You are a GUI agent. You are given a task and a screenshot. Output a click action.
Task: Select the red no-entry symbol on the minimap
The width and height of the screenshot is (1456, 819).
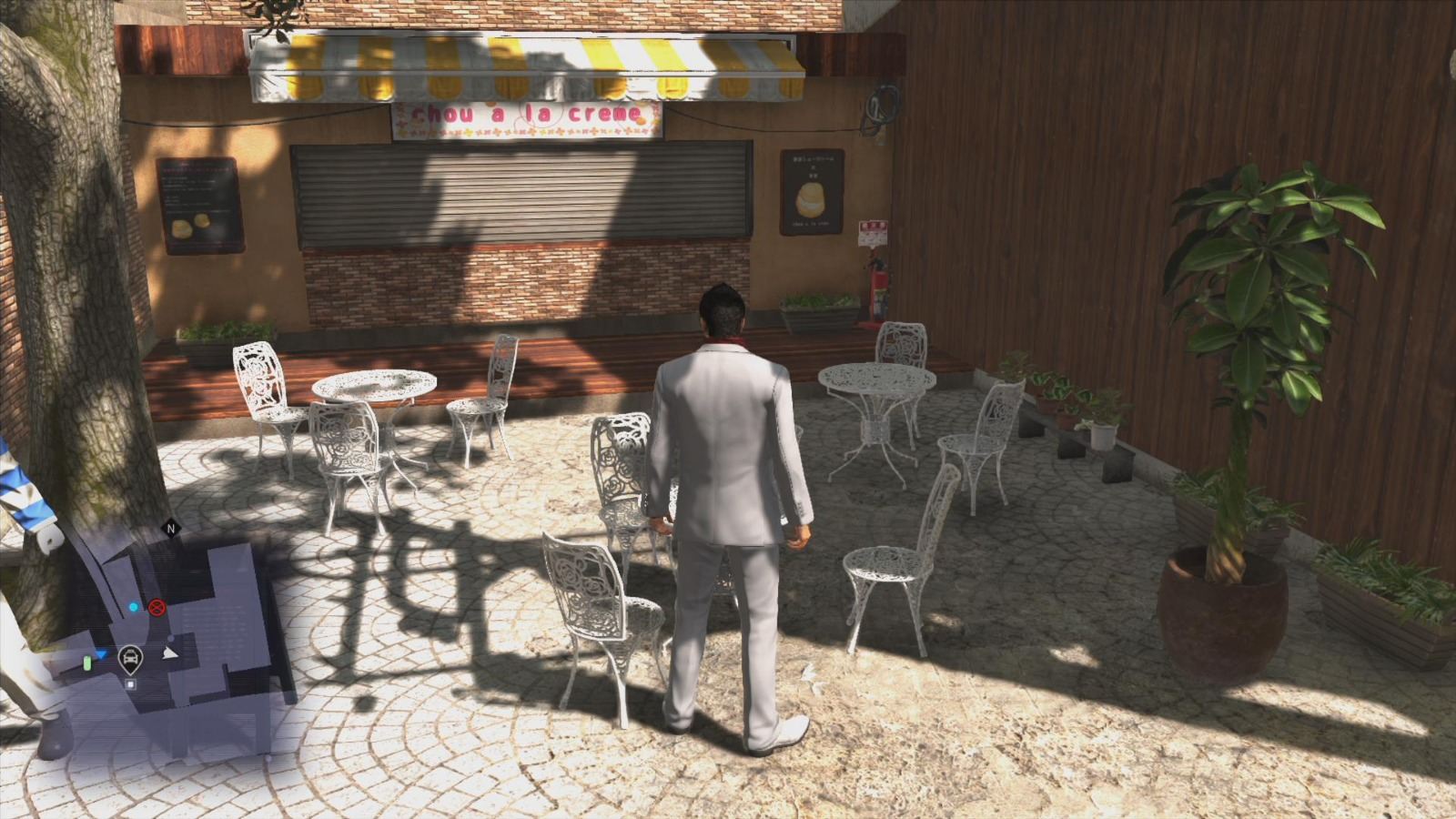pyautogui.click(x=157, y=608)
